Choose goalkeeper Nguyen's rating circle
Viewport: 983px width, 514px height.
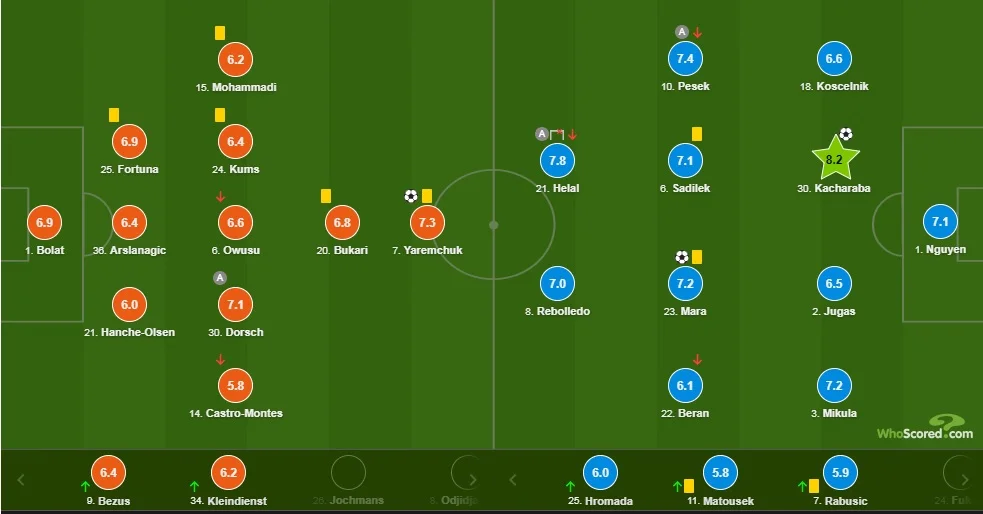(941, 222)
